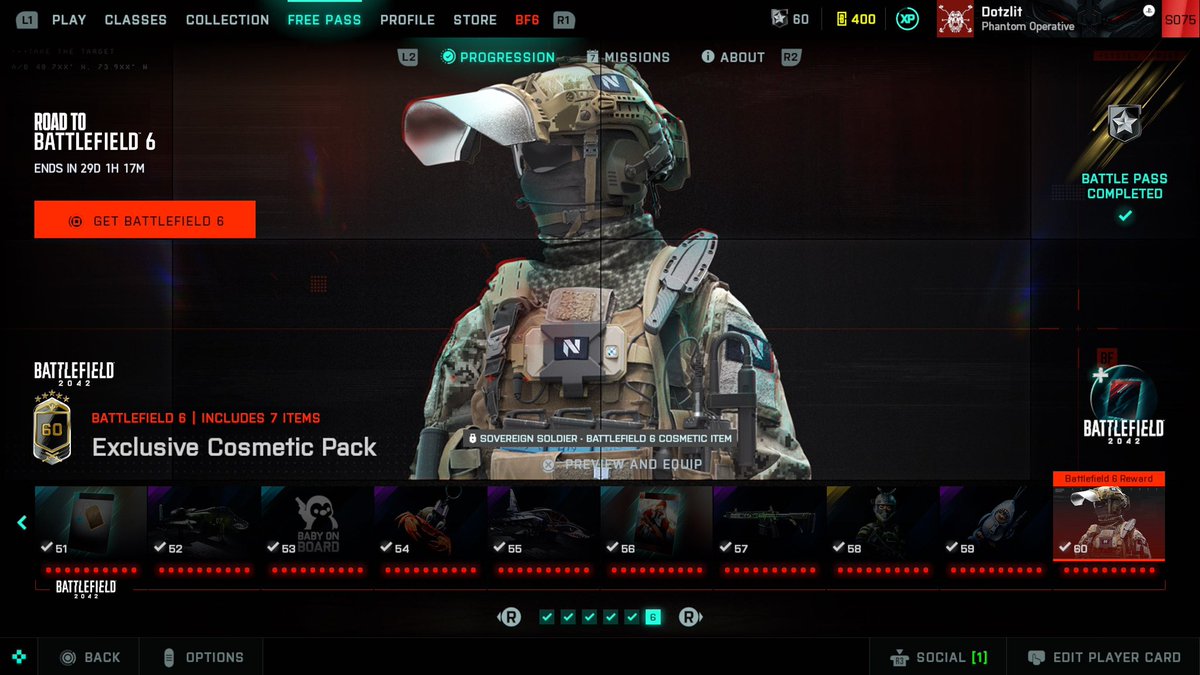Open the About sub-tab
The width and height of the screenshot is (1200, 675).
pos(733,57)
